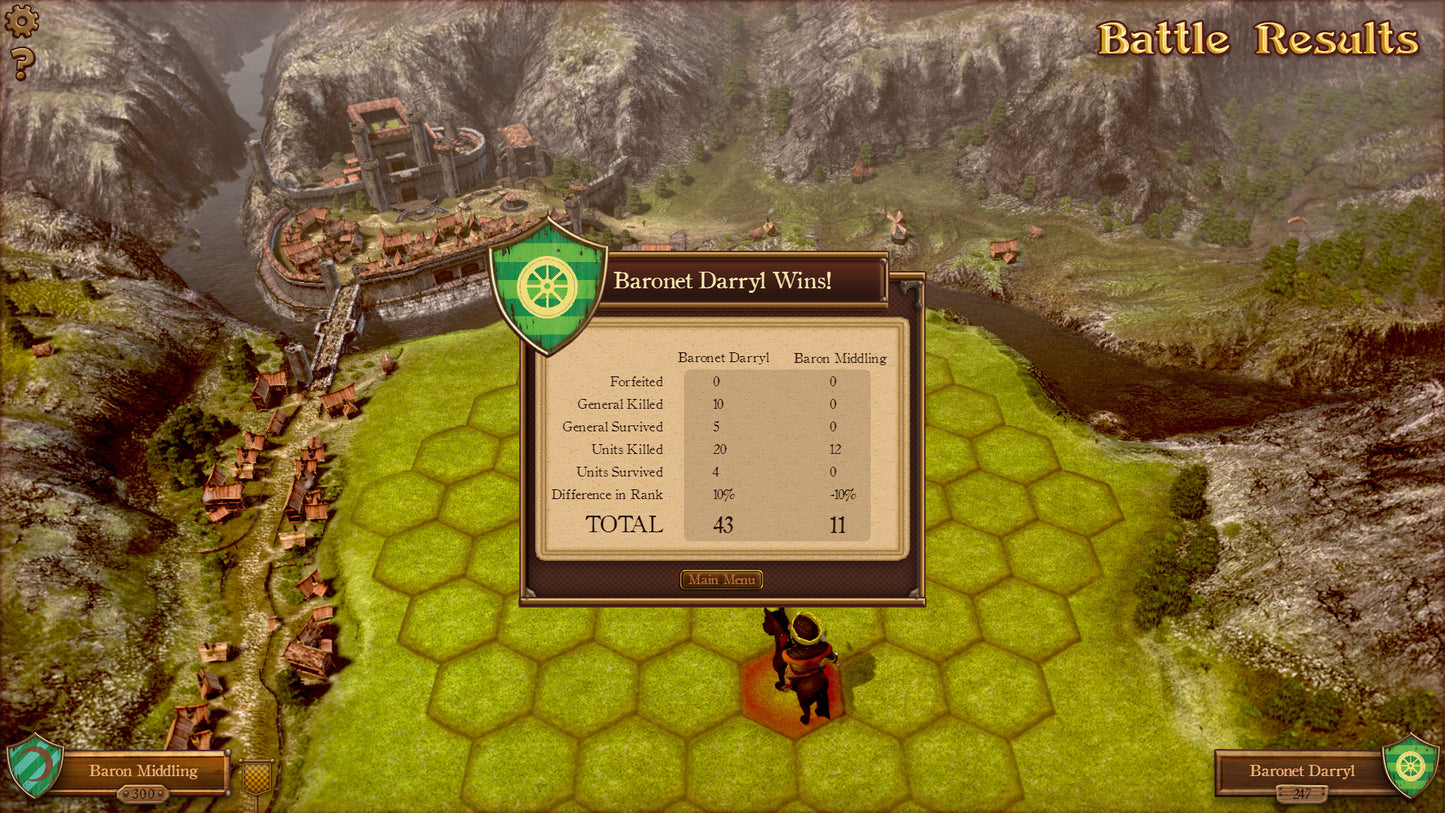Click the Main Menu button
1445x813 pixels.
(x=721, y=580)
